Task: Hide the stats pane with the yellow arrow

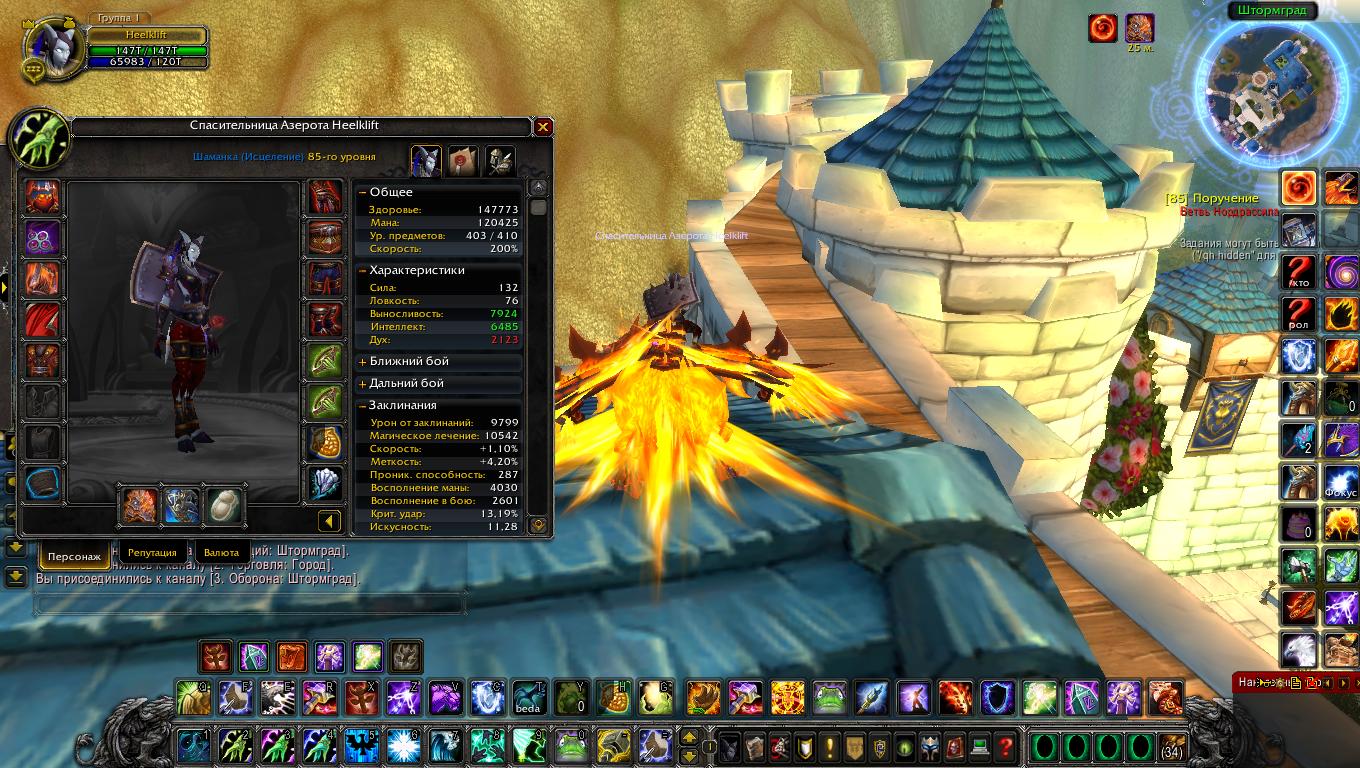Action: pos(329,521)
